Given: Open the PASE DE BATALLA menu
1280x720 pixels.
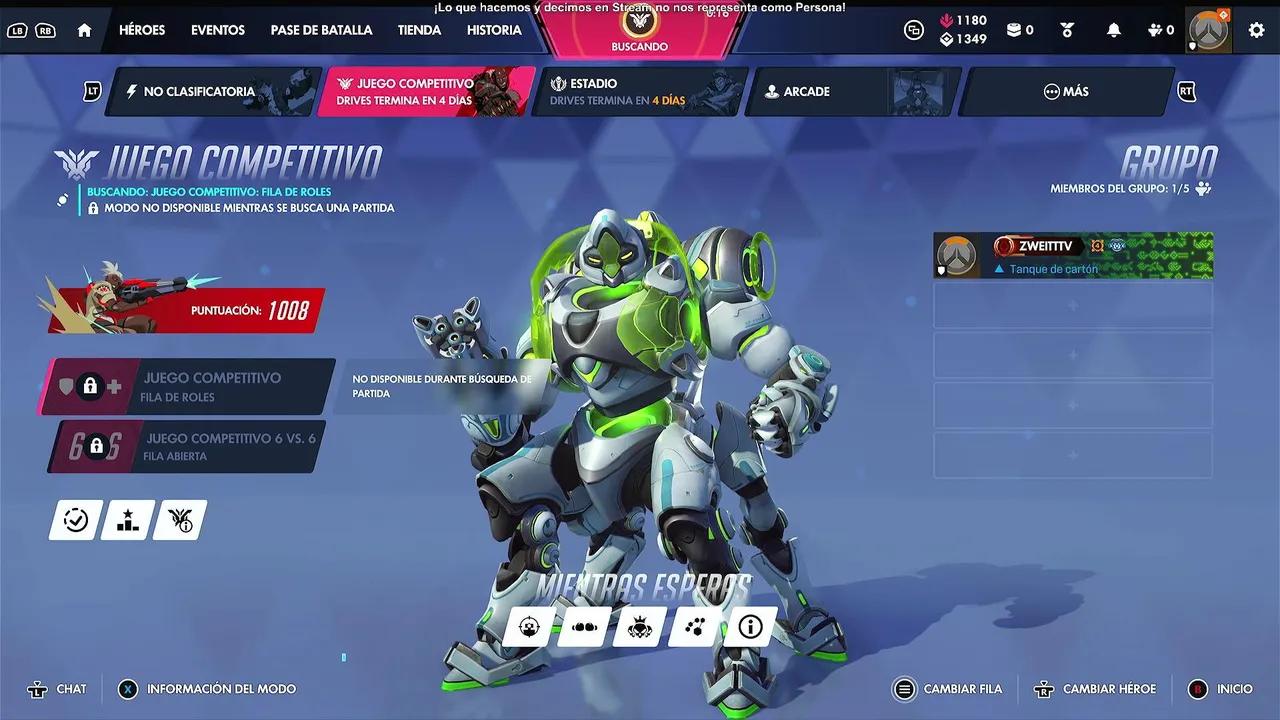Looking at the screenshot, I should [x=321, y=30].
